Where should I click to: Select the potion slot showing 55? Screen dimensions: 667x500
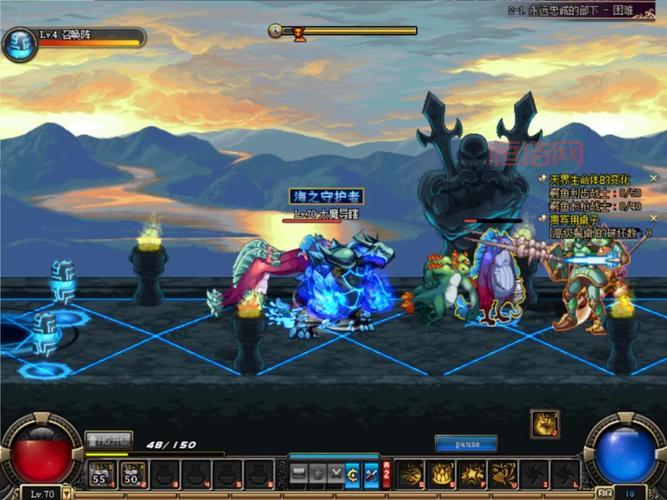coord(100,473)
